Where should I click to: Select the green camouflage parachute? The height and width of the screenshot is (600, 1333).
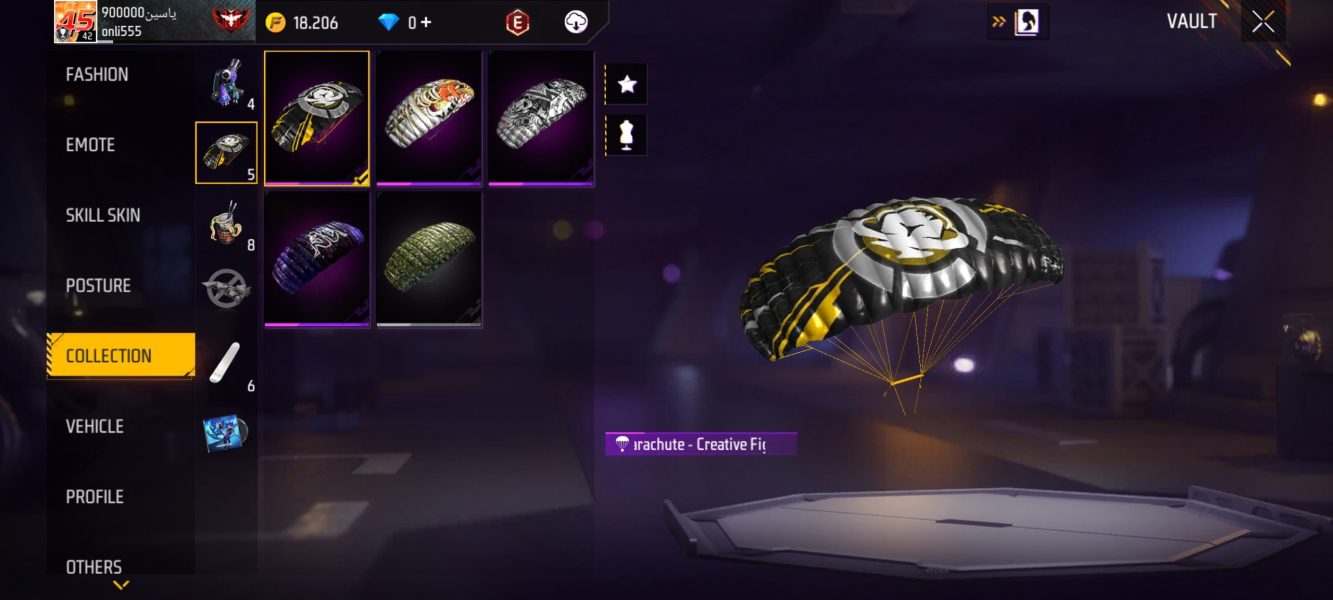point(429,258)
